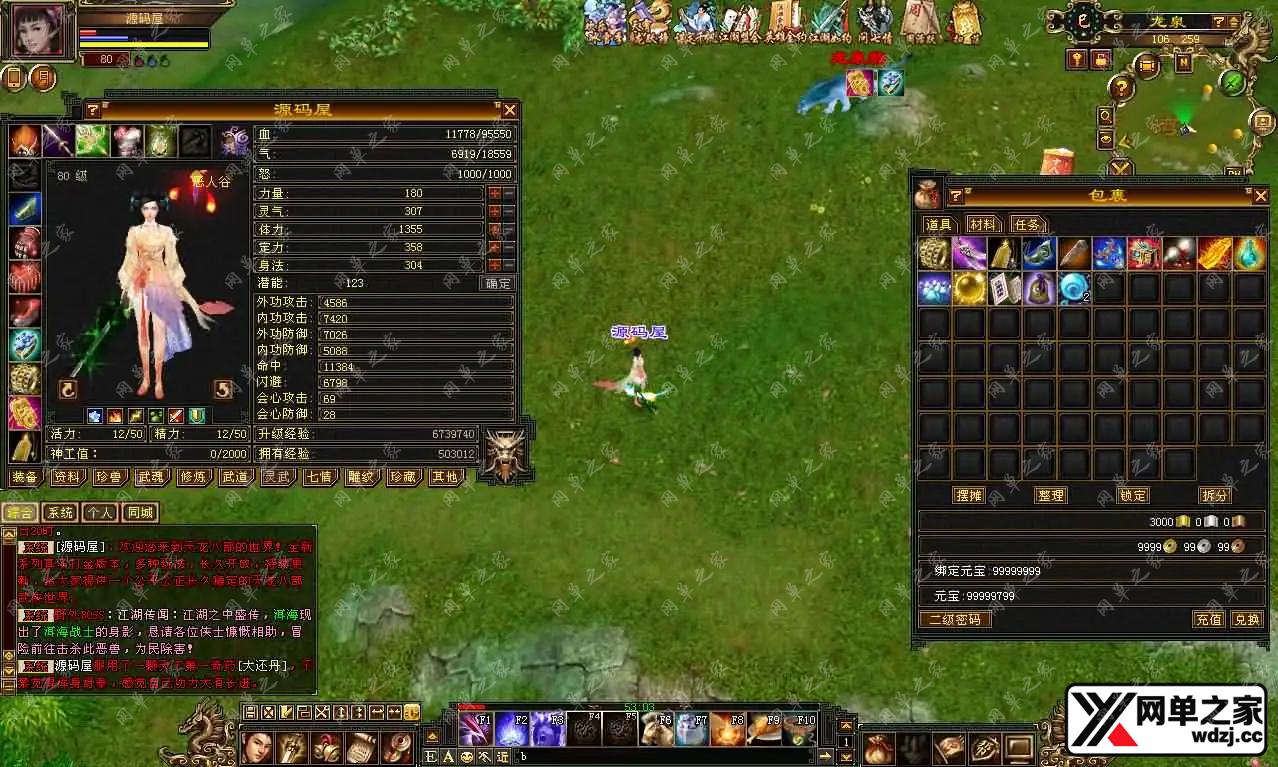Open the 摆摊 stall button
The width and height of the screenshot is (1278, 767).
tap(969, 495)
